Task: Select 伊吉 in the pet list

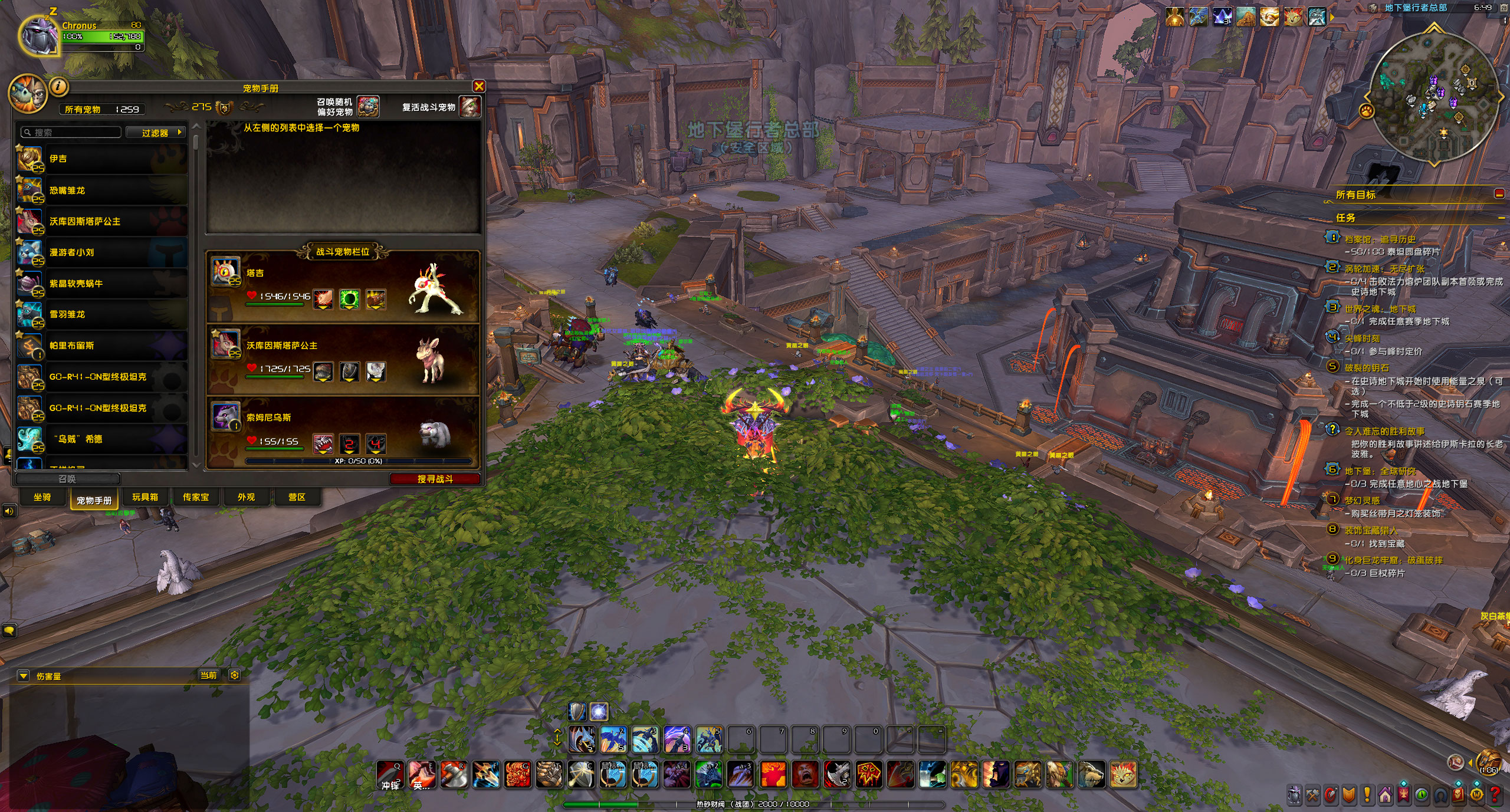Action: [101, 159]
